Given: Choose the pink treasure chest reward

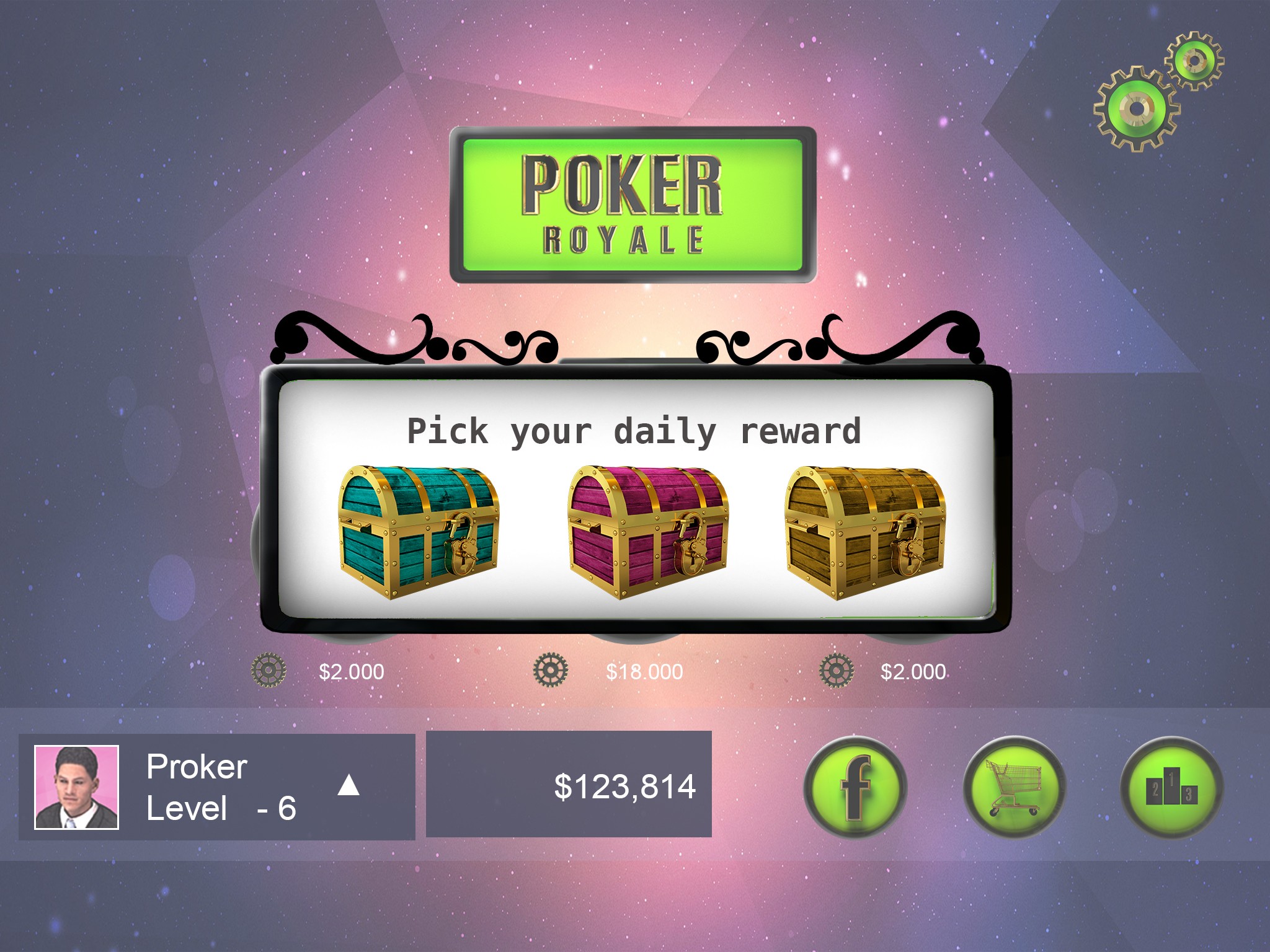Looking at the screenshot, I should (x=647, y=532).
